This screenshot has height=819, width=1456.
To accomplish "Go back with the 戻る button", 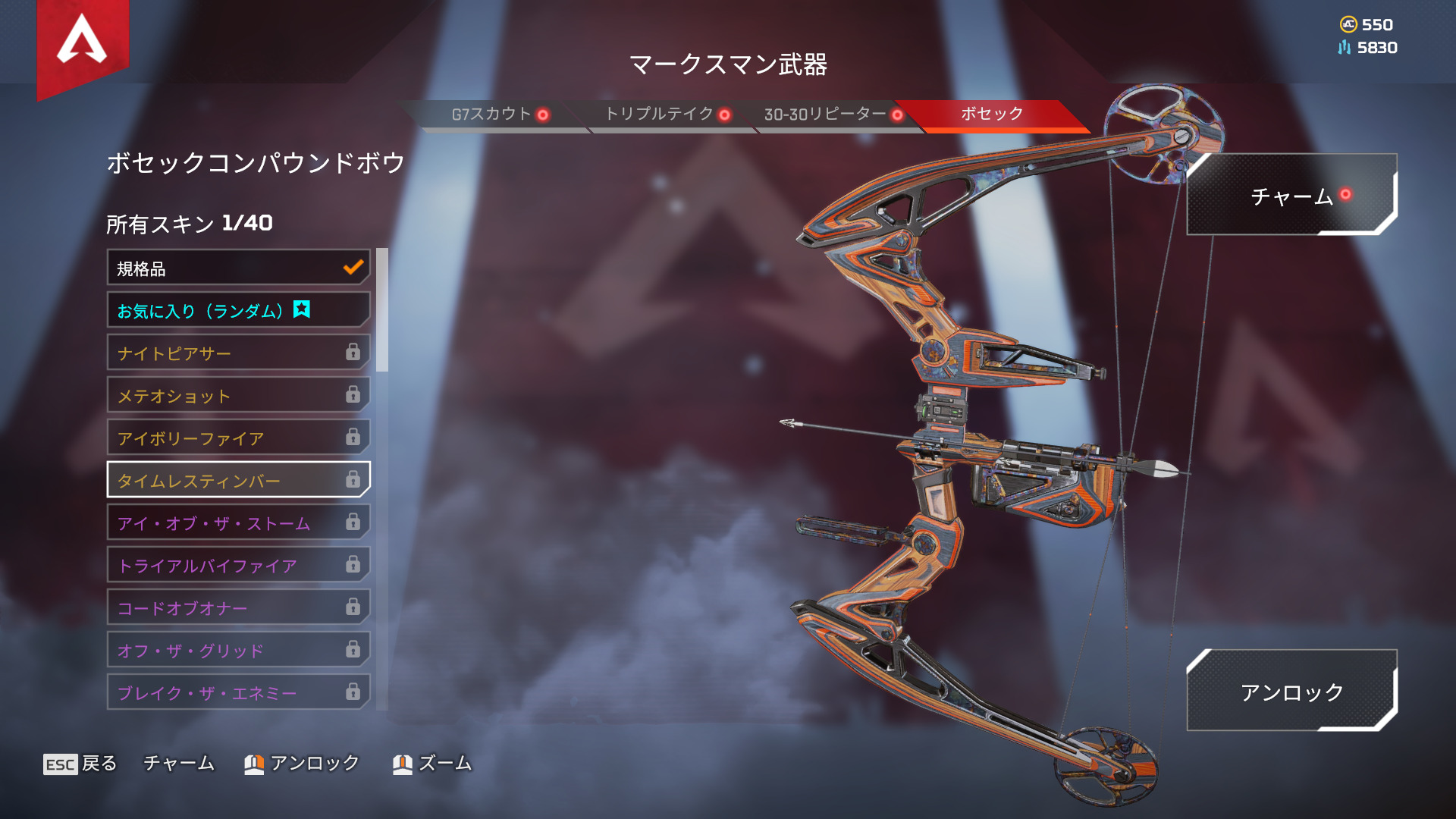I will point(81,764).
